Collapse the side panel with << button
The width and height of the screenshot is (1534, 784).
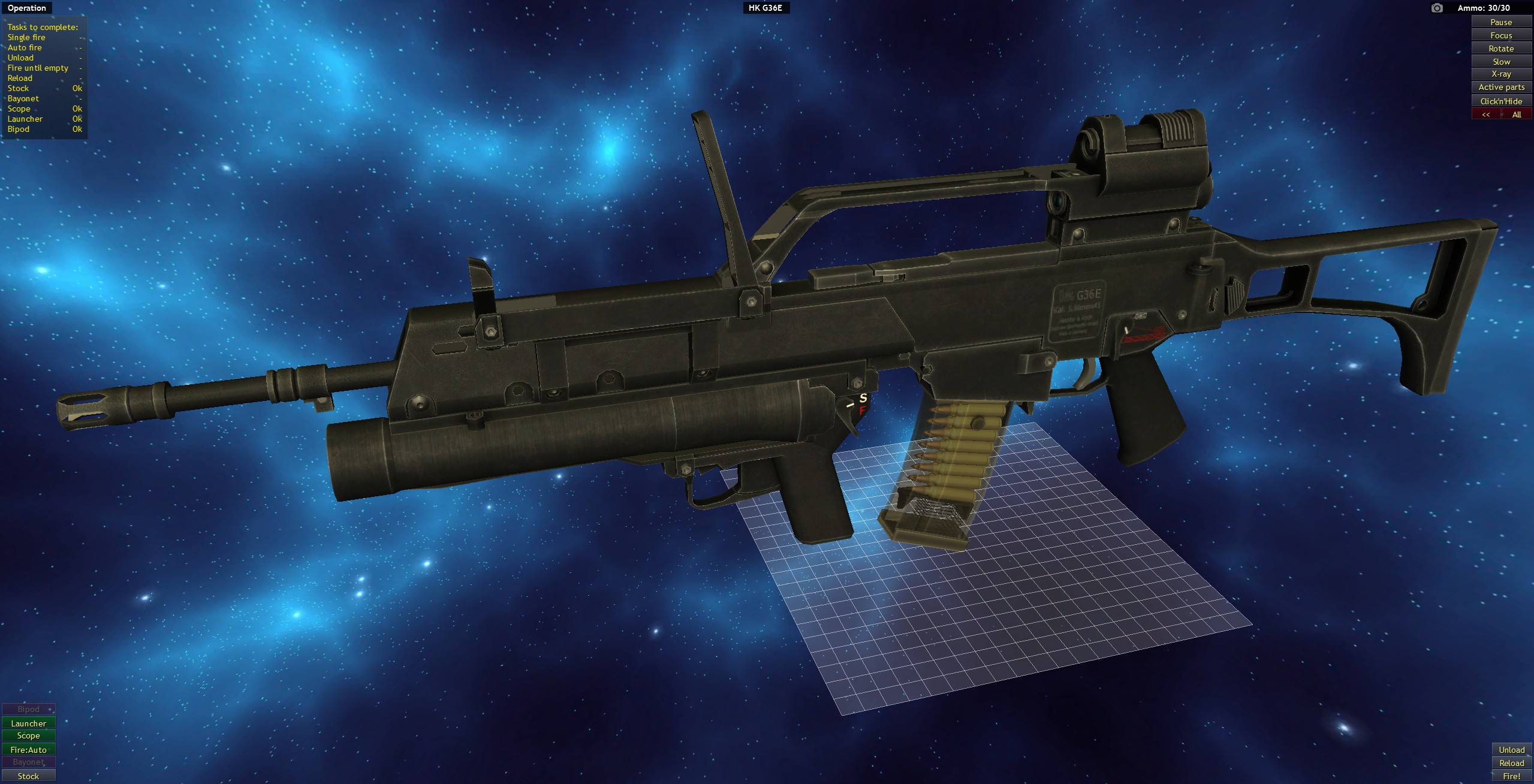click(1485, 113)
